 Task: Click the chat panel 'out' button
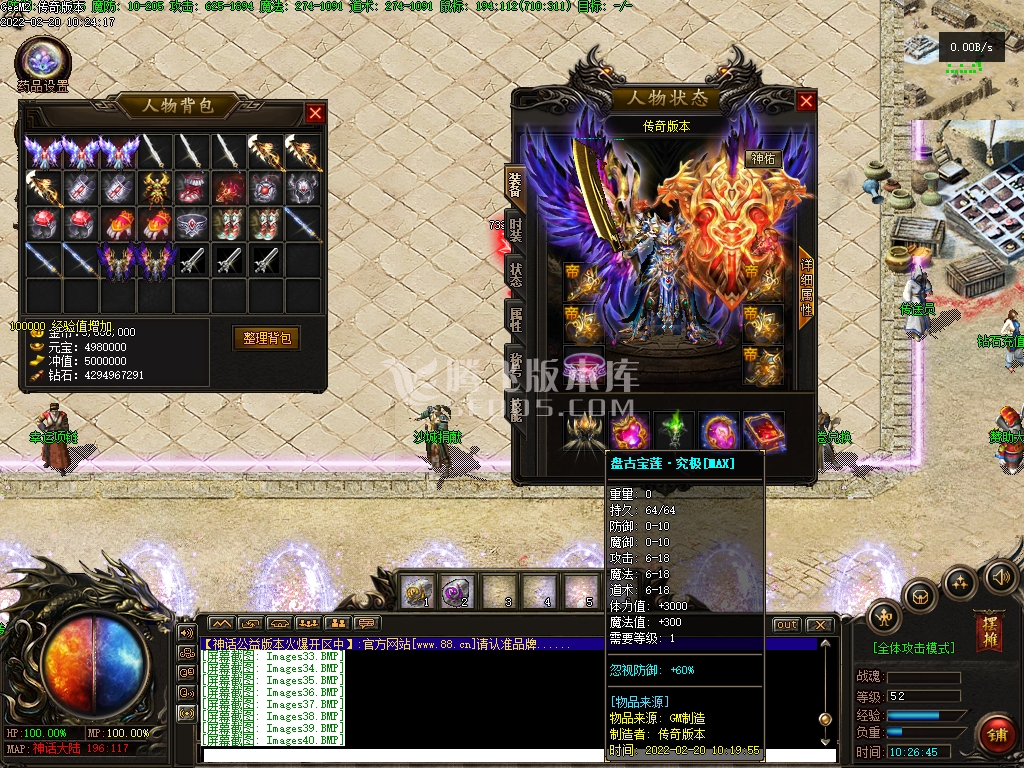787,625
